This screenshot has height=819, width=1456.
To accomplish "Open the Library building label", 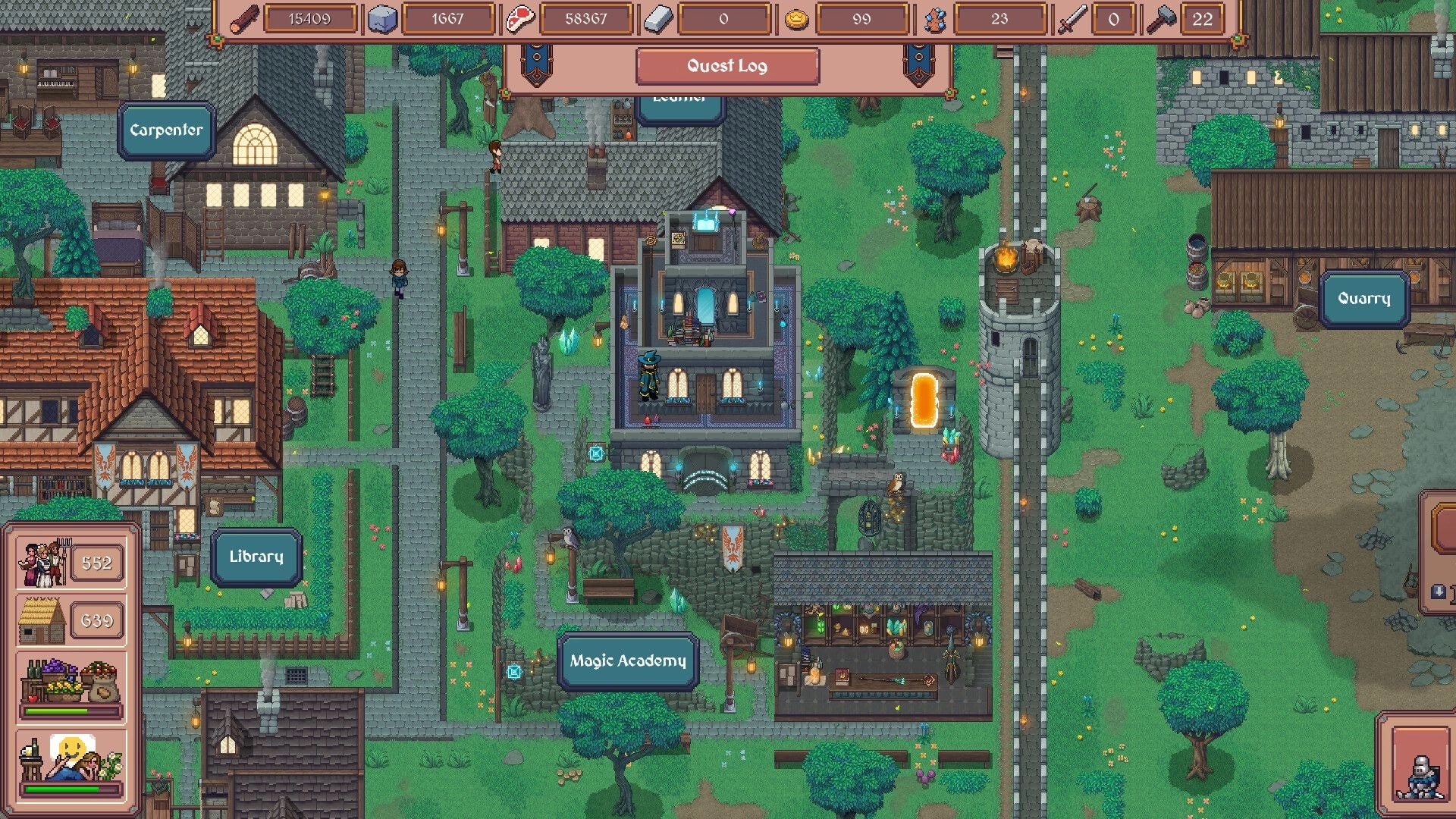I will (256, 556).
